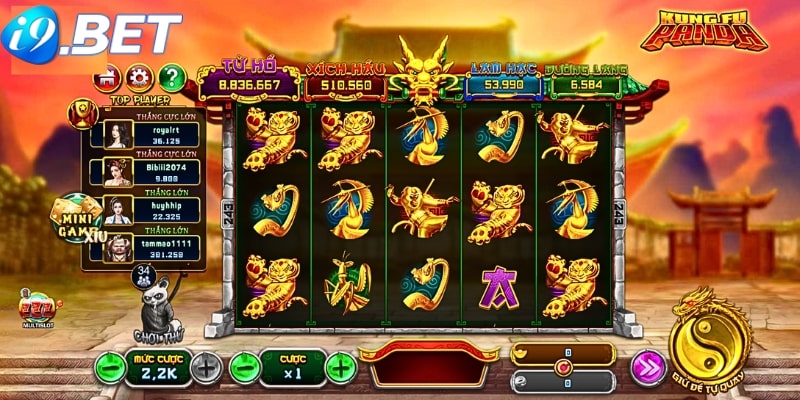Viewport: 800px width, 400px height.
Task: Open the green question mark help
Action: coord(172,76)
